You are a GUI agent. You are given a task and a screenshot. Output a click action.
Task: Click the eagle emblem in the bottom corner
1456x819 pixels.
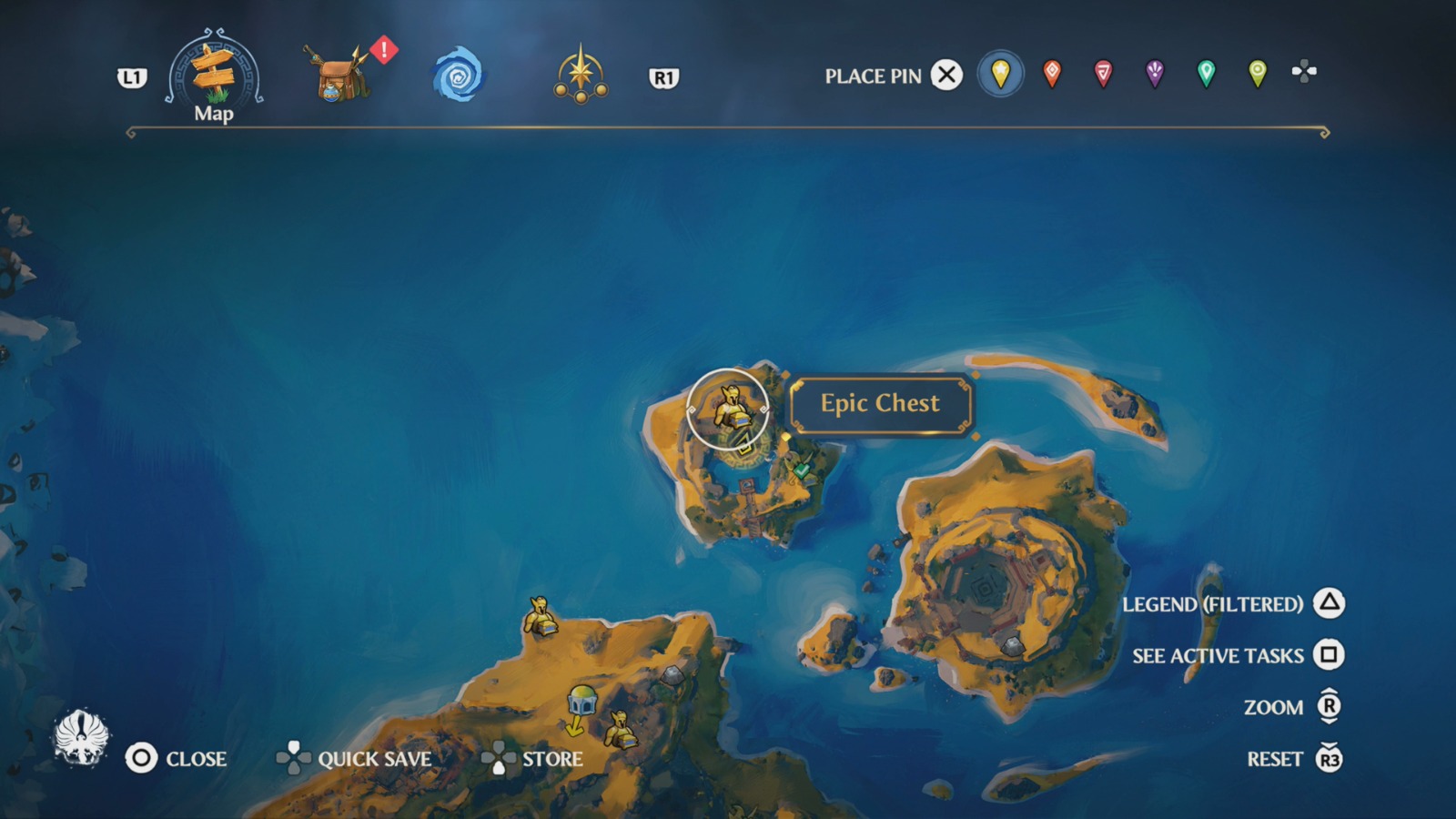tap(80, 737)
